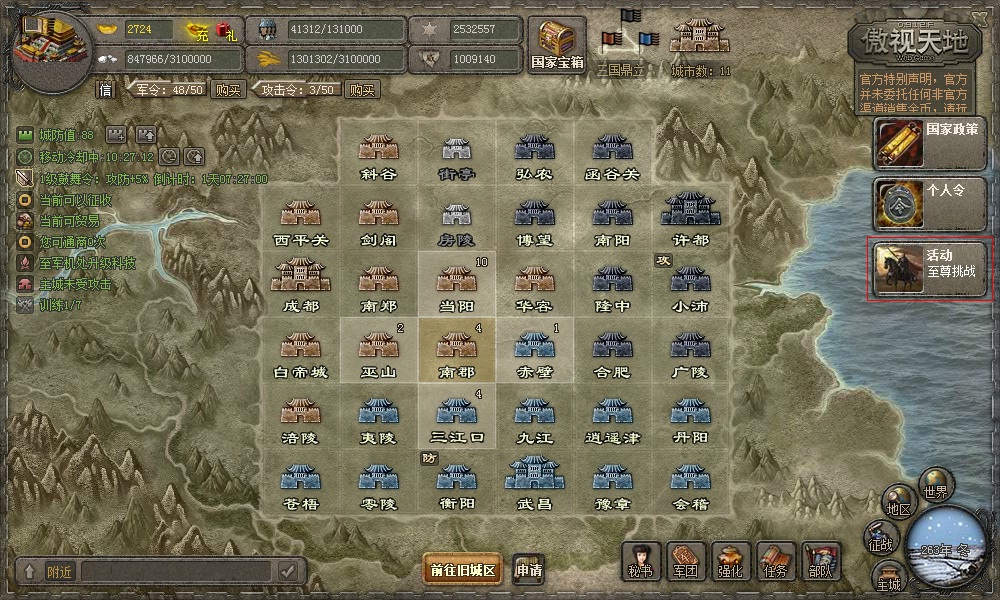Open the 强化 enhancement menu
Viewport: 1000px width, 600px height.
click(x=730, y=561)
